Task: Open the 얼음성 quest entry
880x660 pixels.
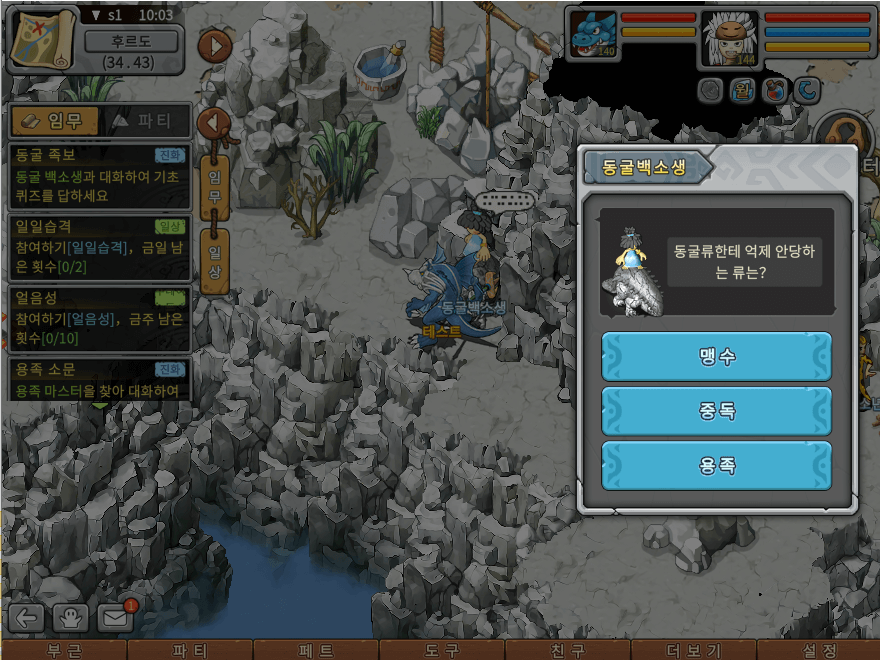Action: click(x=98, y=318)
